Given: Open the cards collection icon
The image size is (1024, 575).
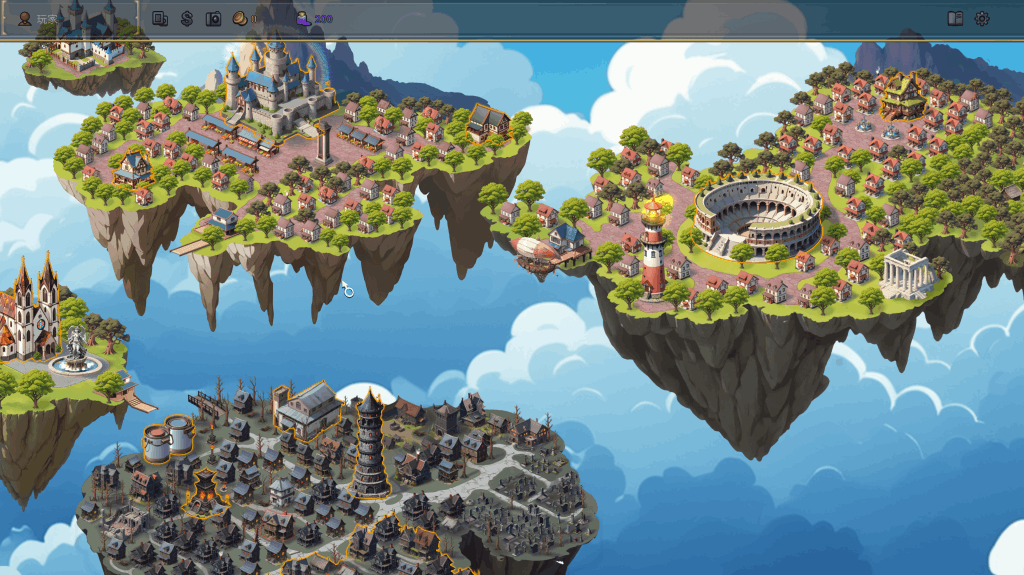Looking at the screenshot, I should (x=160, y=18).
